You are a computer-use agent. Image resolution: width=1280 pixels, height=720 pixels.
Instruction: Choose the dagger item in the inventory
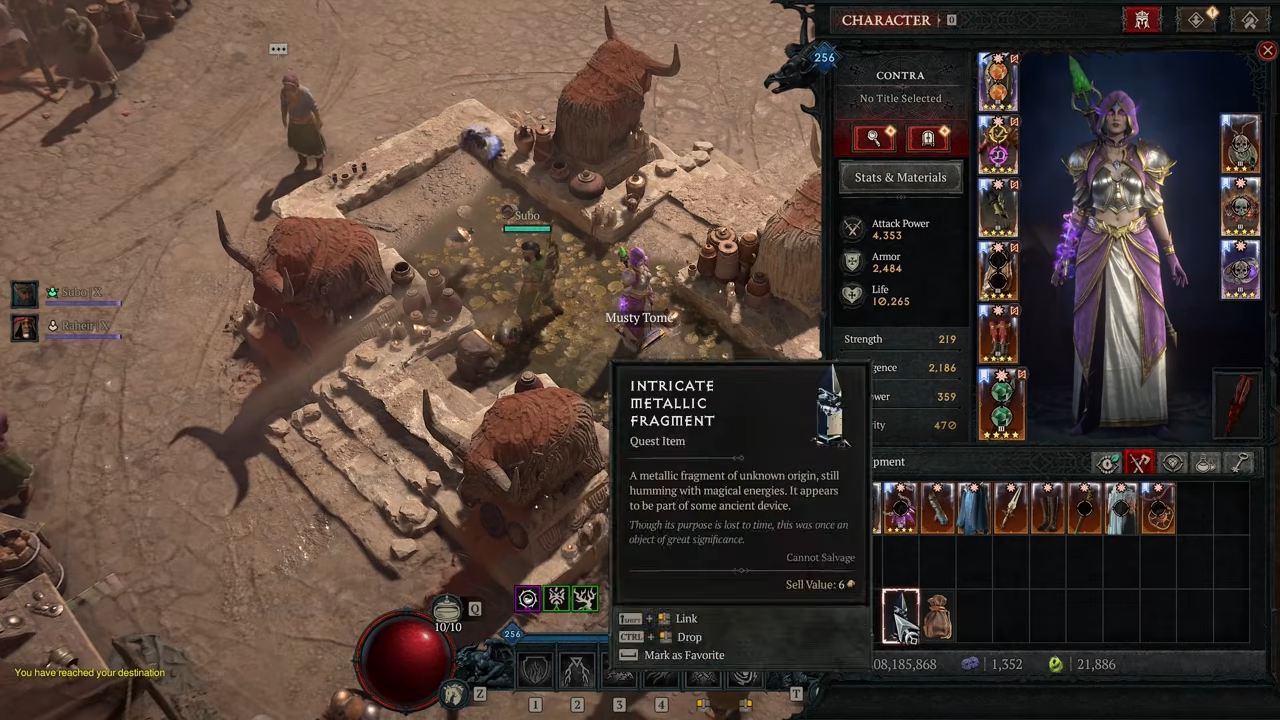pyautogui.click(x=1011, y=508)
